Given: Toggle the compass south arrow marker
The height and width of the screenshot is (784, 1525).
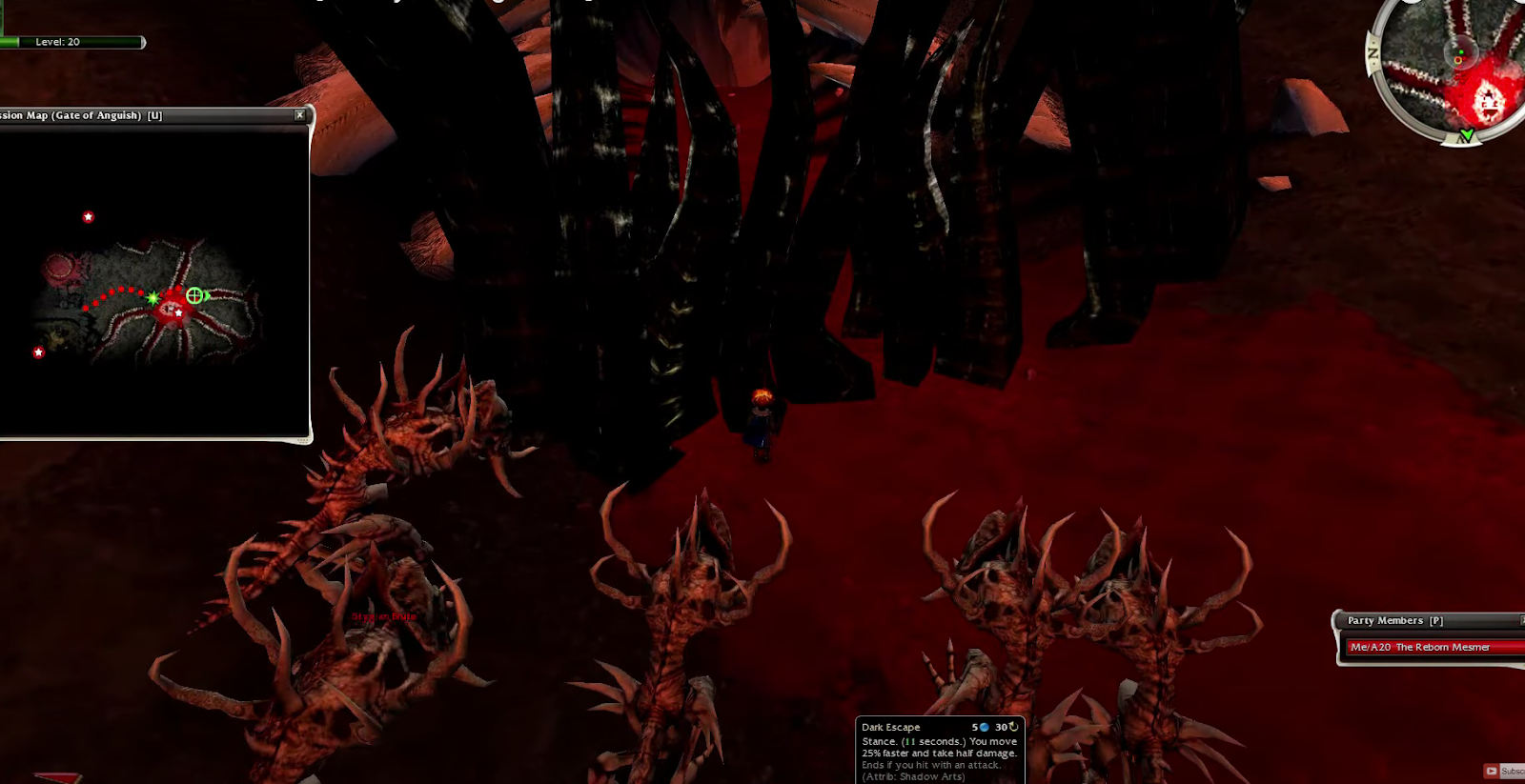Looking at the screenshot, I should click(1468, 134).
